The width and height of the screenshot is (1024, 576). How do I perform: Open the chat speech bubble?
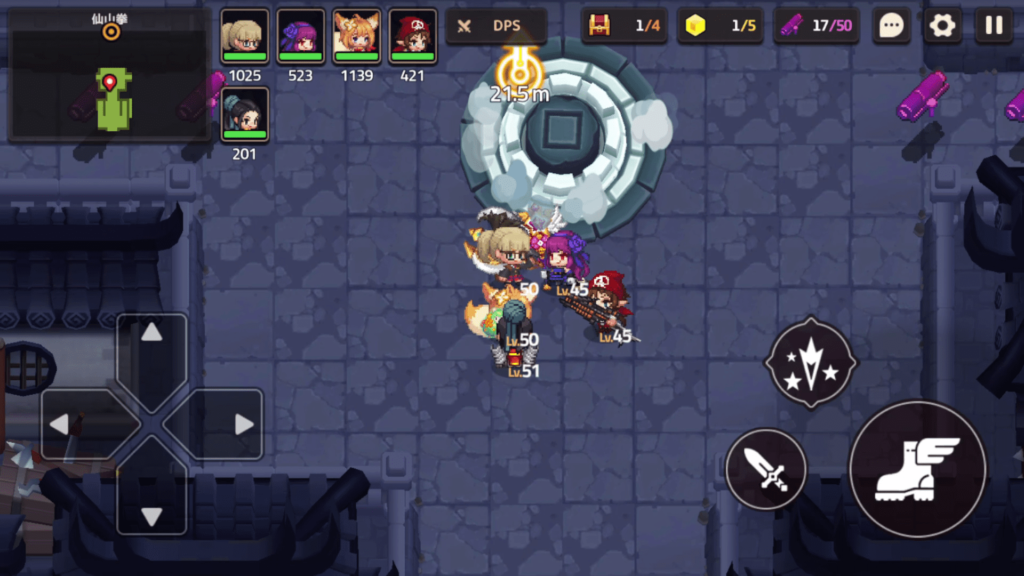coord(891,26)
